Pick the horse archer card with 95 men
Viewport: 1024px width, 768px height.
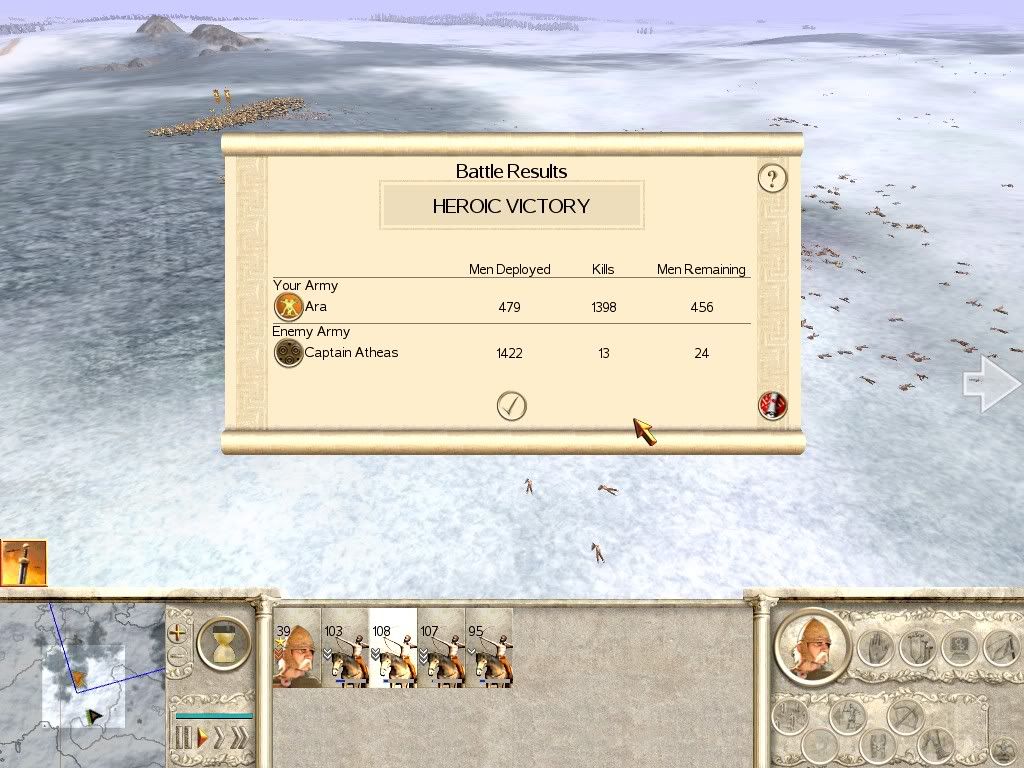click(489, 648)
